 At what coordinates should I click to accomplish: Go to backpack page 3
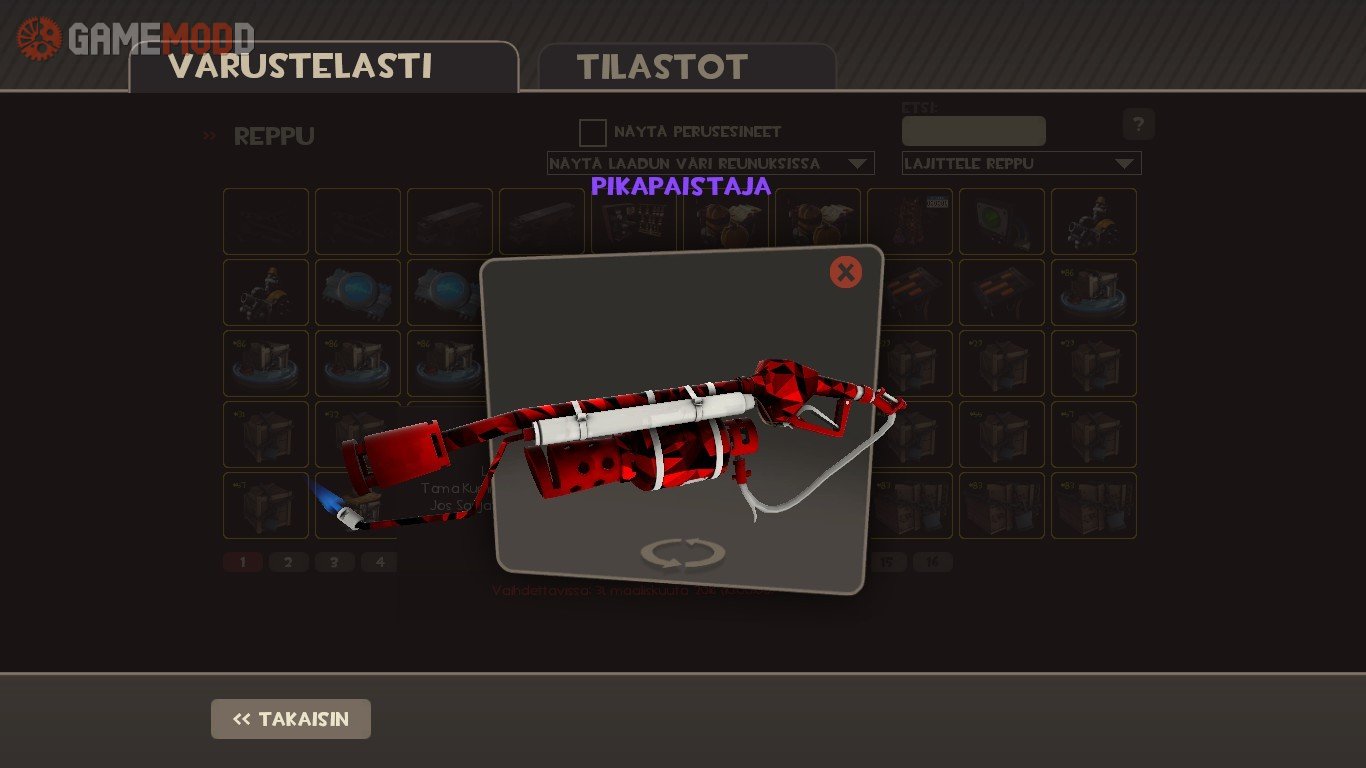[x=334, y=562]
